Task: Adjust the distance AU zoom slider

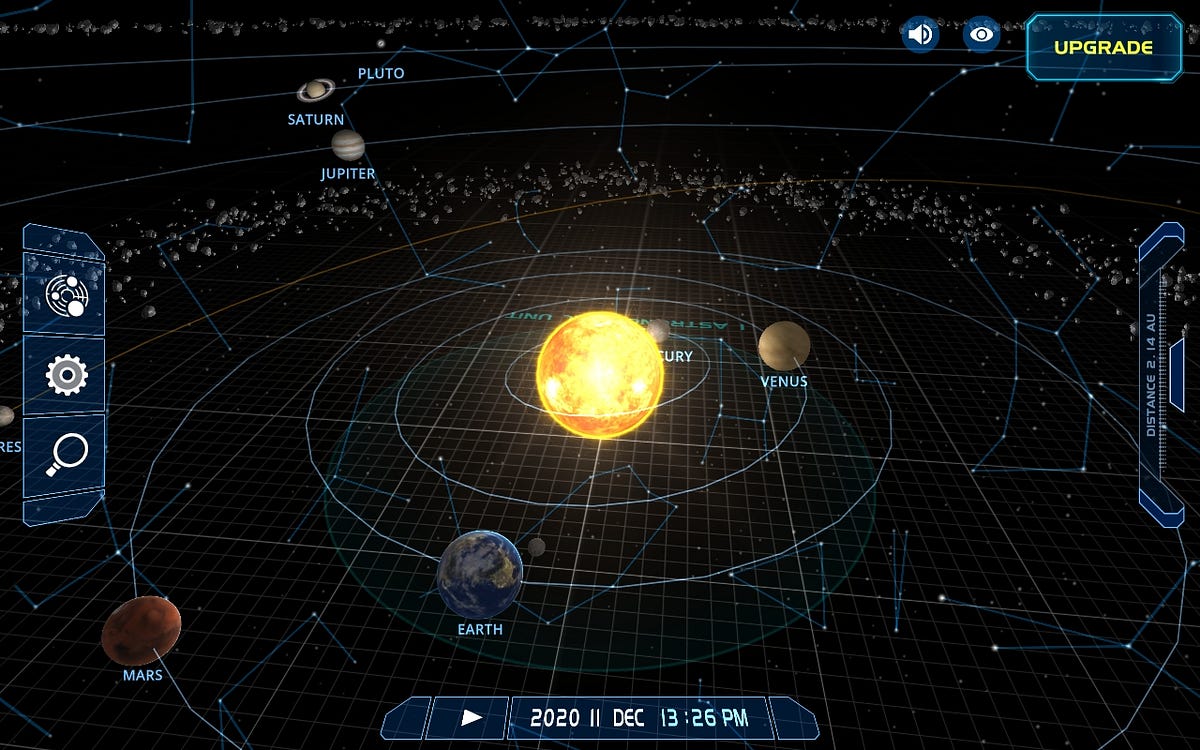Action: click(x=1162, y=370)
